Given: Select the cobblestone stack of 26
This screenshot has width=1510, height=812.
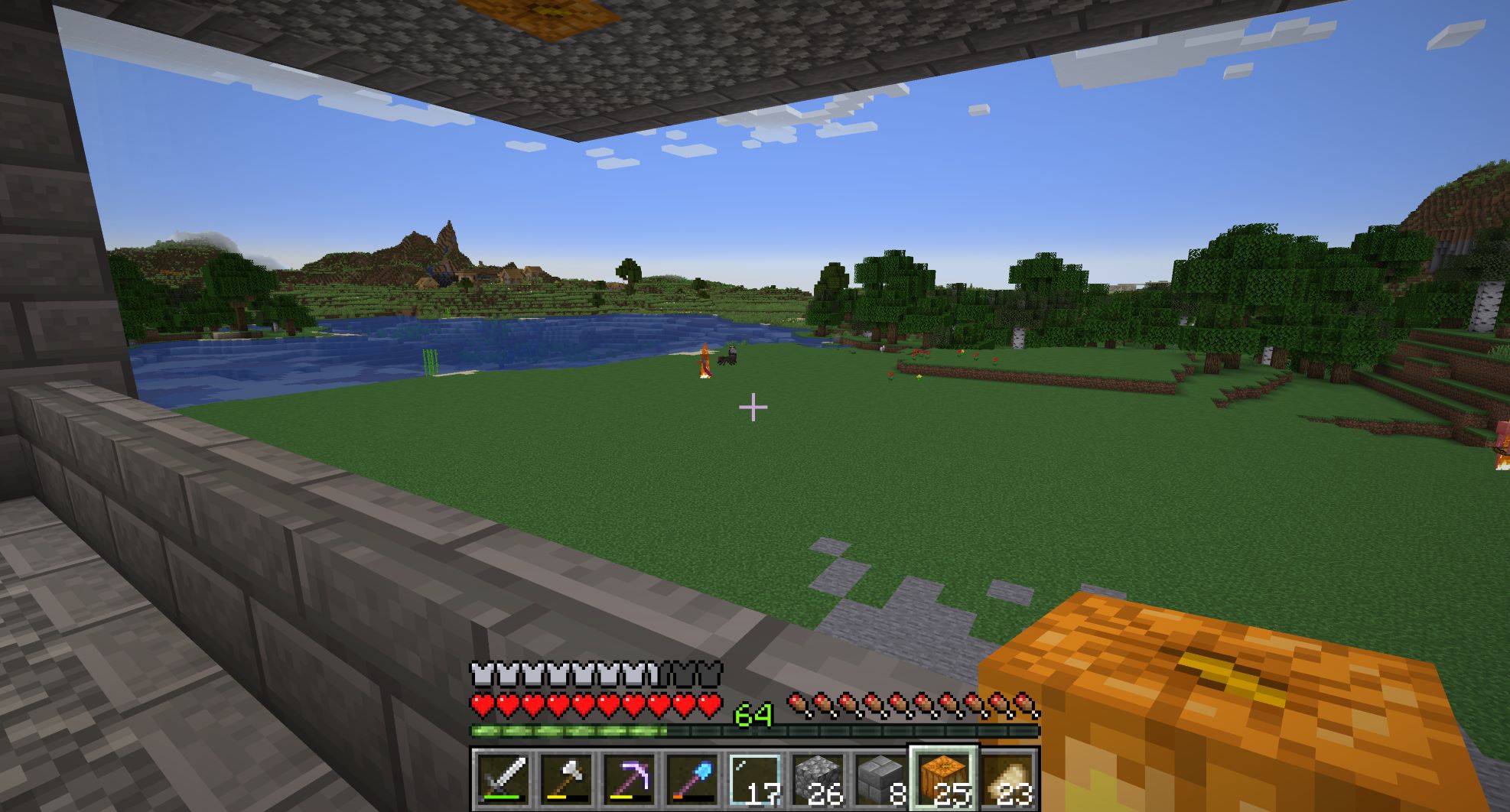Looking at the screenshot, I should (x=818, y=778).
